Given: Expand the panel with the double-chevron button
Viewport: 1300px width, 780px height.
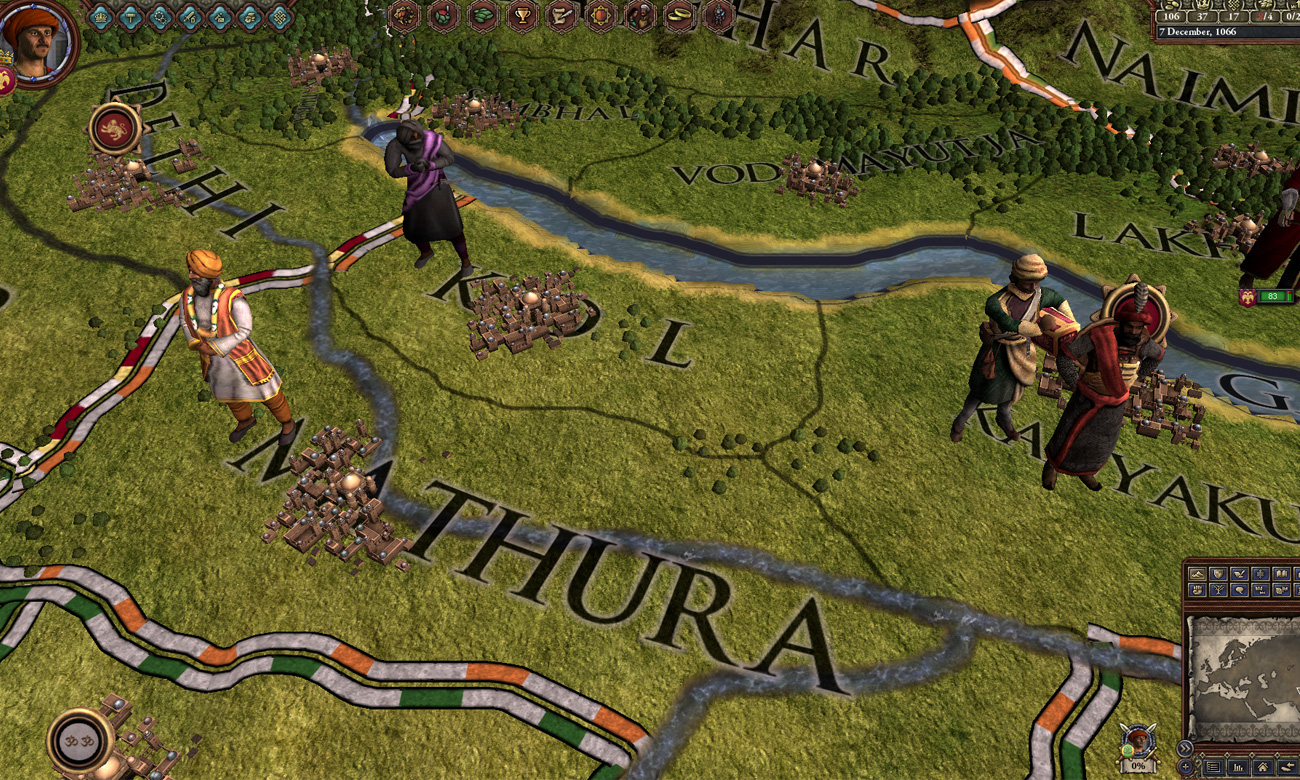Looking at the screenshot, I should (1185, 747).
